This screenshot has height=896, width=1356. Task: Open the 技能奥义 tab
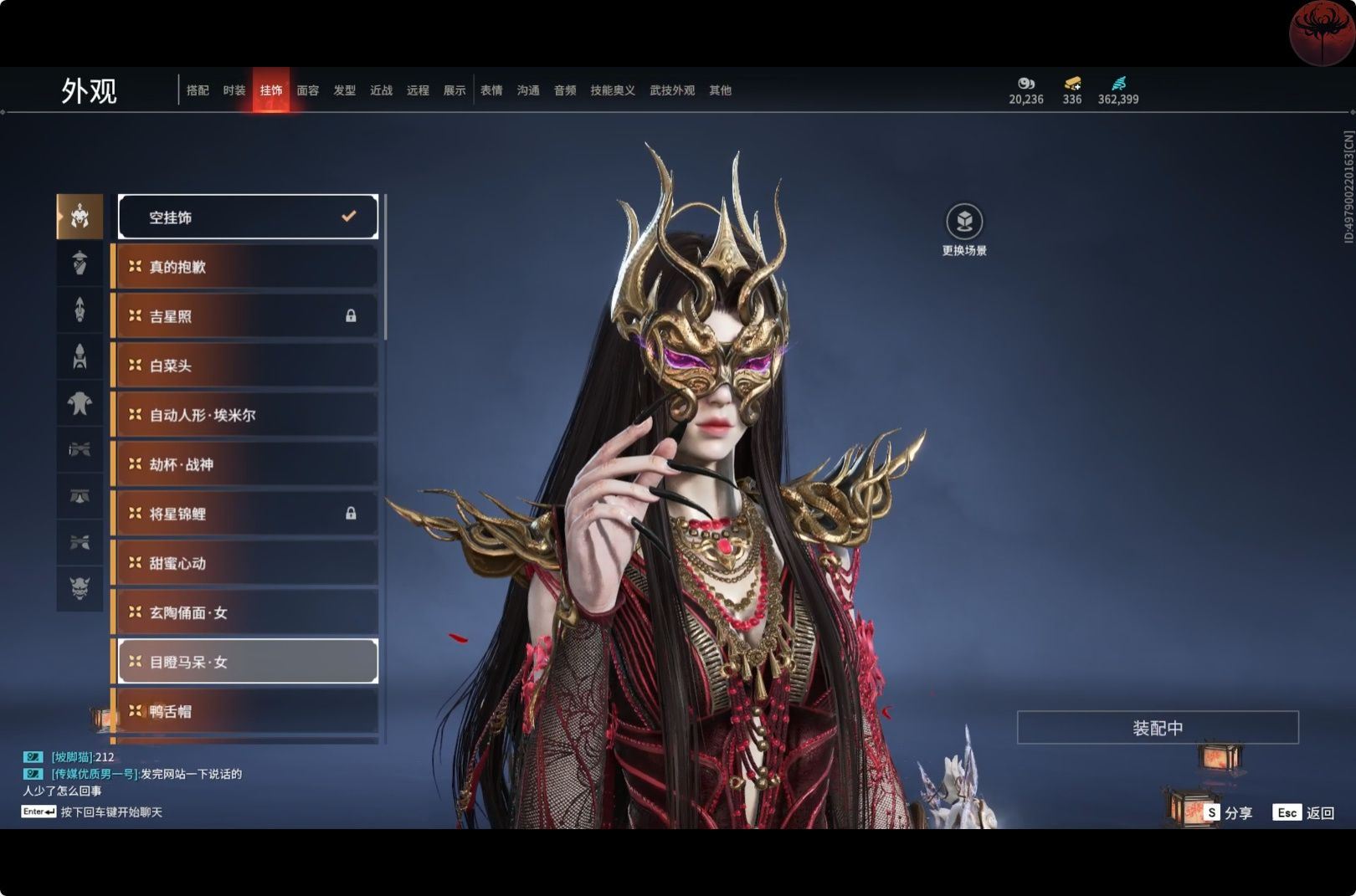613,90
